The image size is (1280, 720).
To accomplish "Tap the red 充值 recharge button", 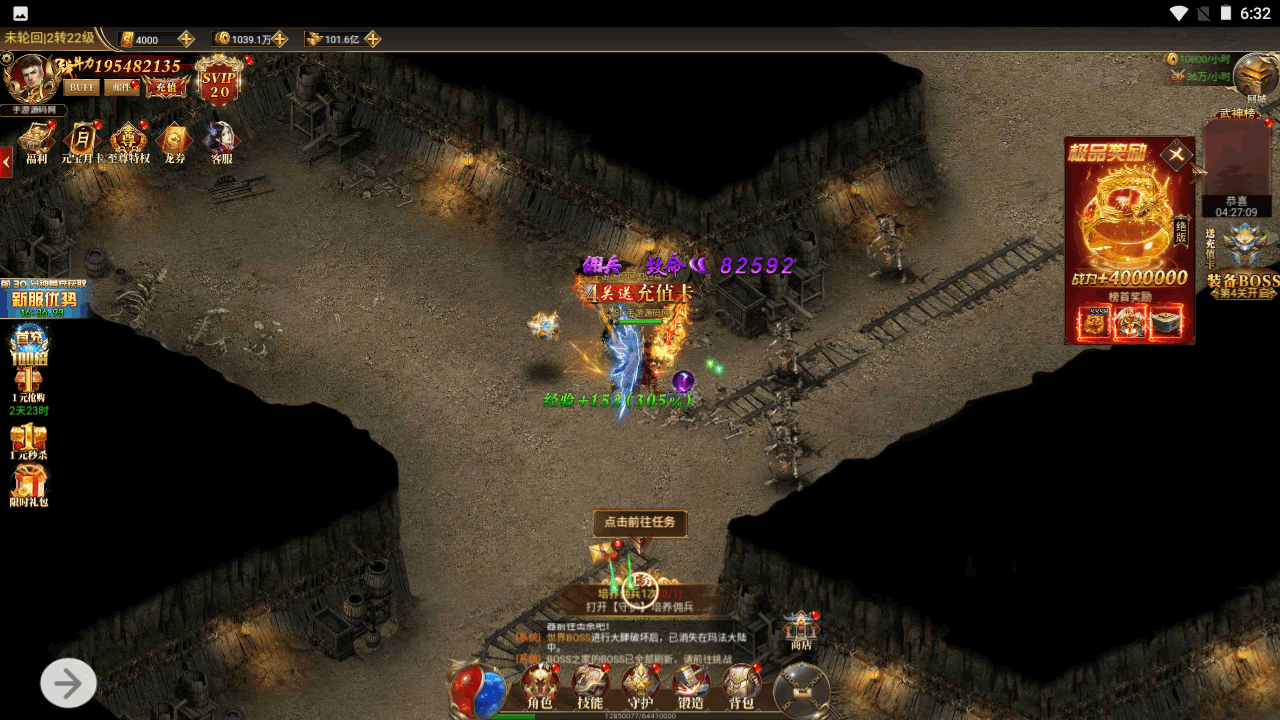I will point(166,87).
